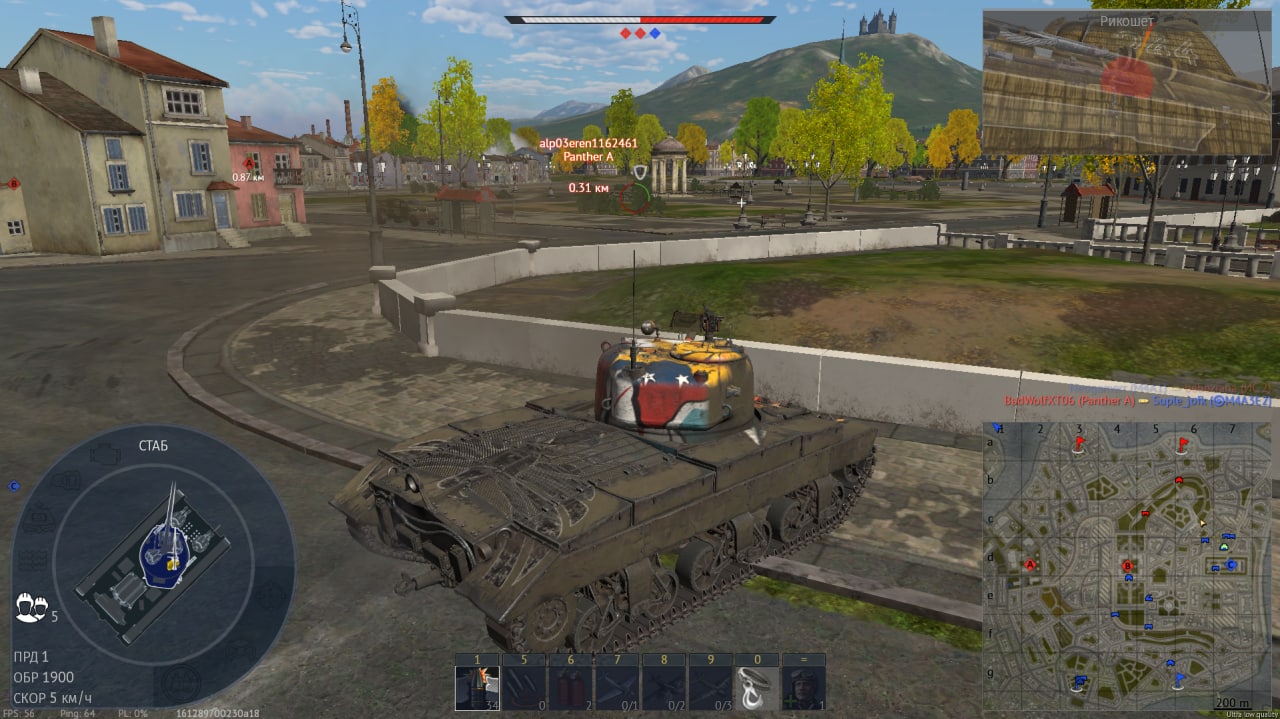The height and width of the screenshot is (719, 1280).
Task: Click the red capture point A edge indicator
Action: click(x=13, y=183)
